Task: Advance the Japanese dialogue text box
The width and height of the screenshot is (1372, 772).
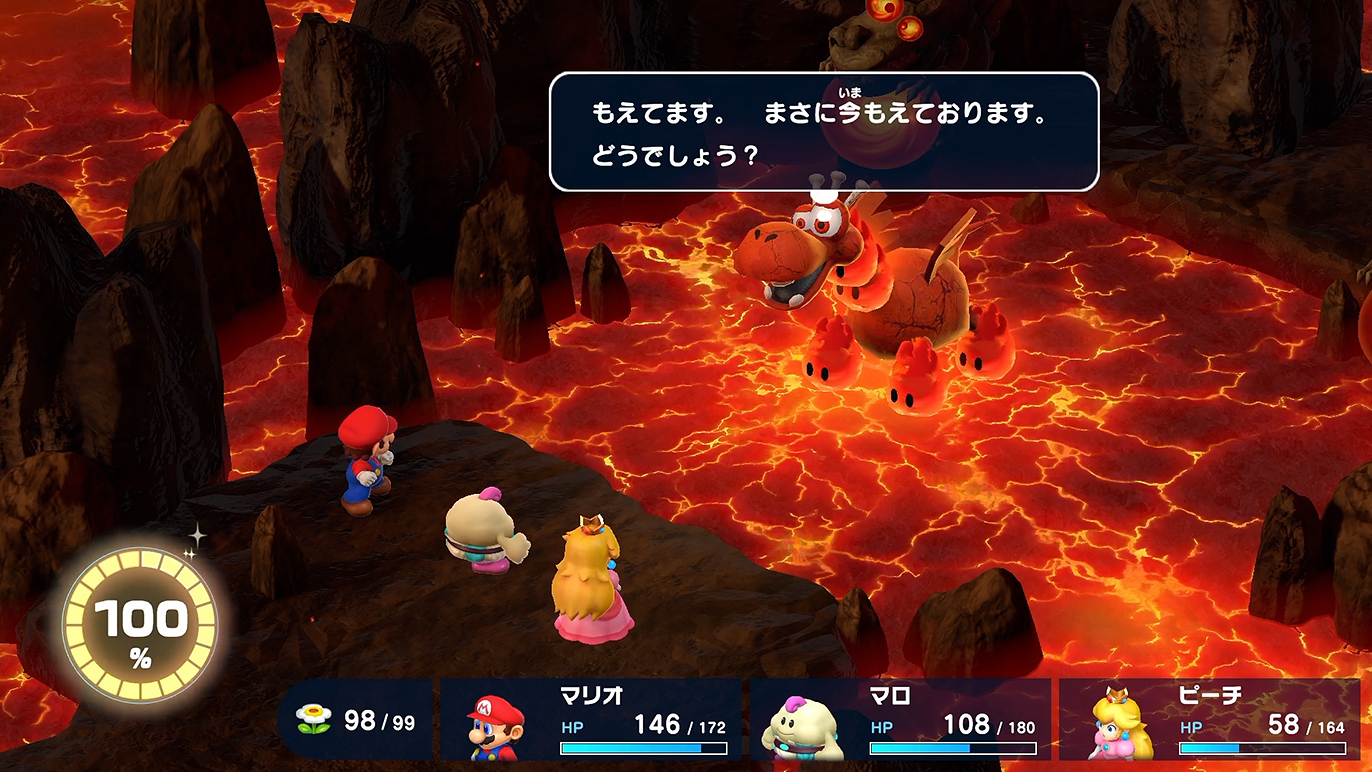Action: point(824,132)
